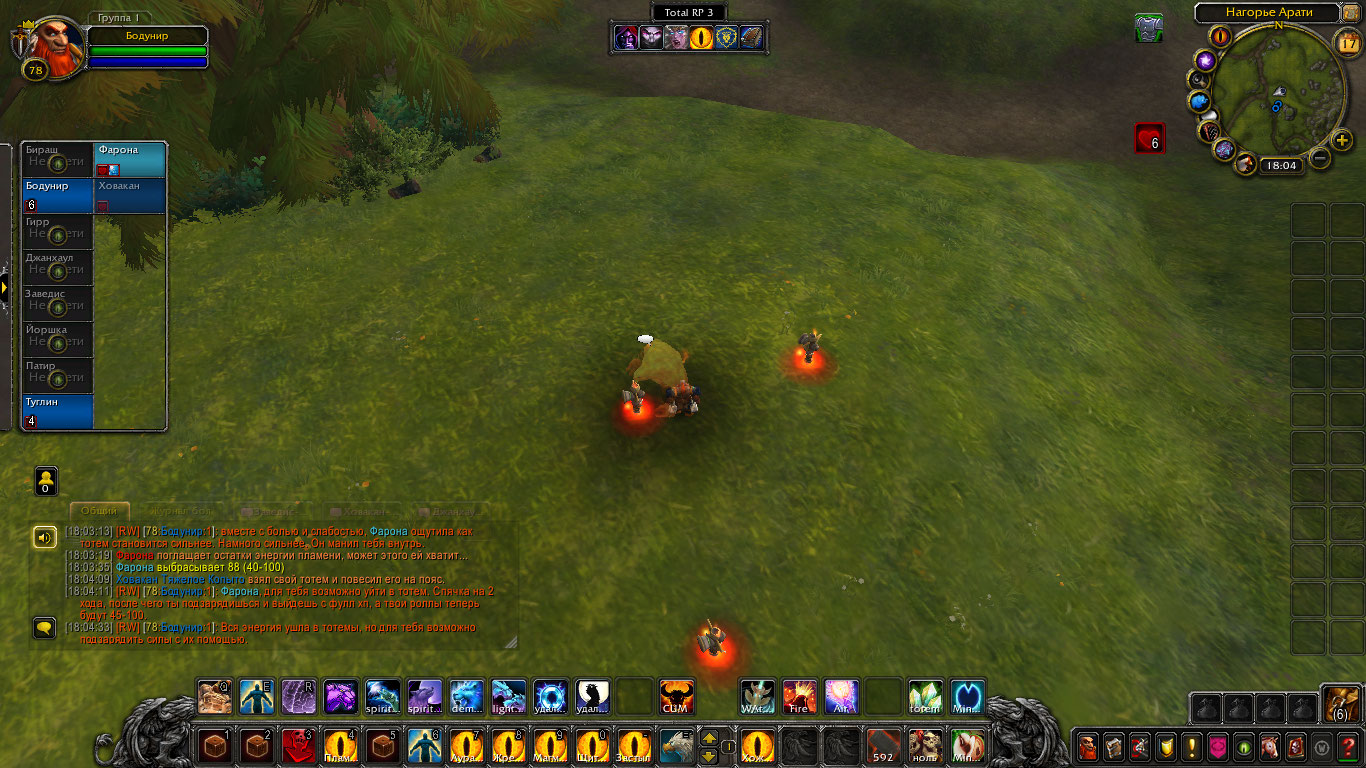The height and width of the screenshot is (768, 1366).
Task: Target Туглин in the raid list
Action: click(58, 411)
